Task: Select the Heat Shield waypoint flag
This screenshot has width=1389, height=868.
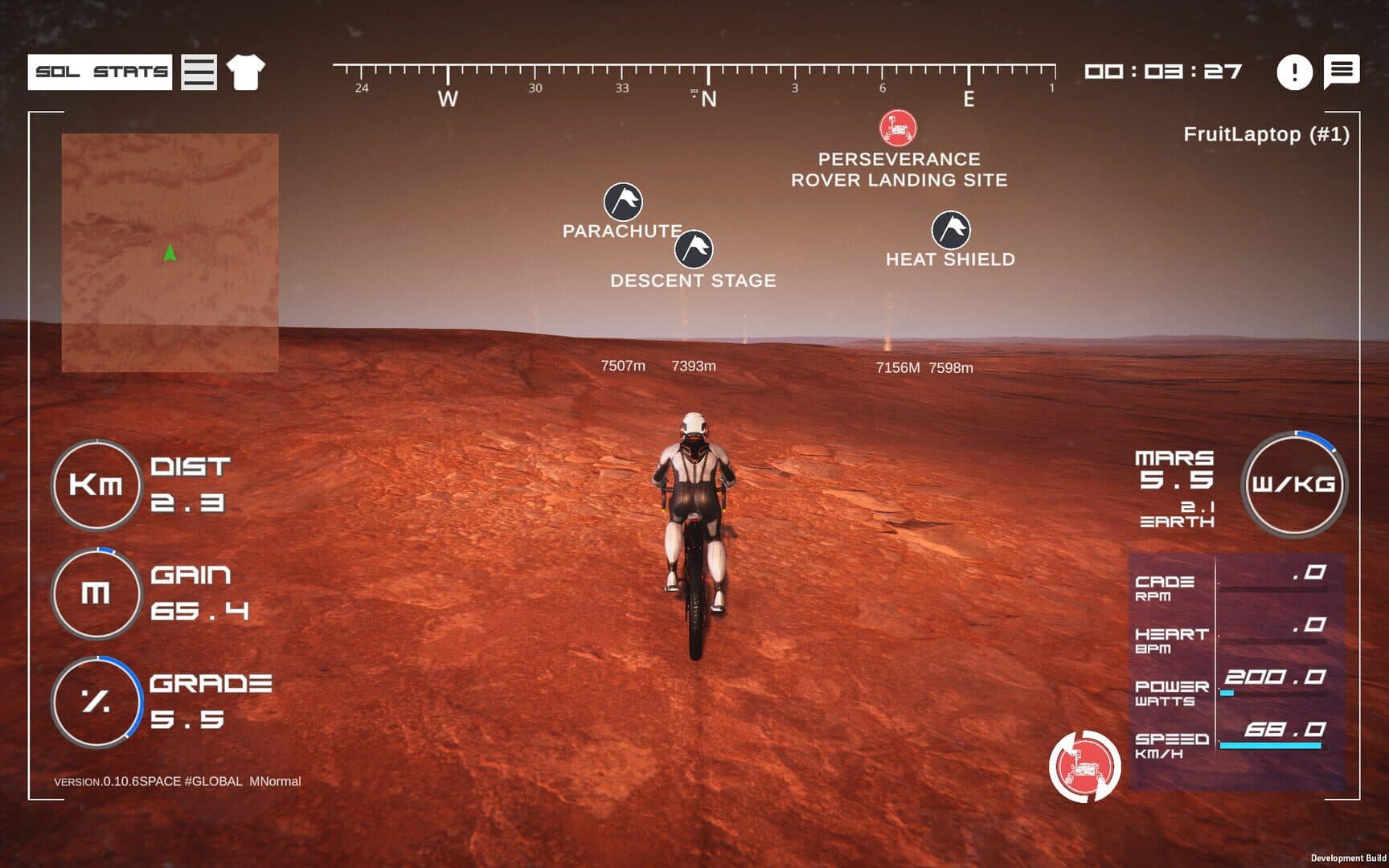Action: tap(950, 231)
